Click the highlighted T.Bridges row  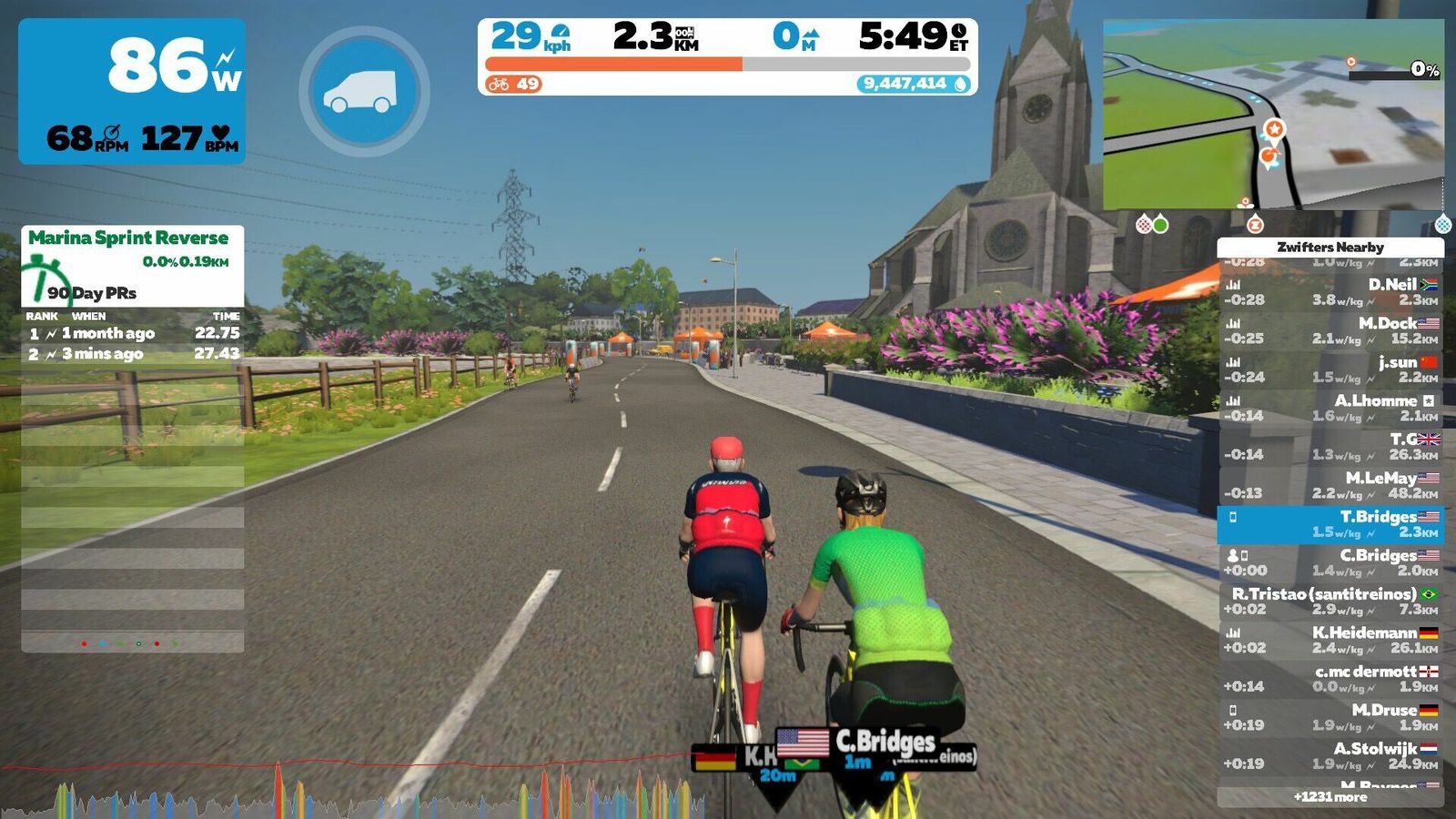coord(1330,524)
